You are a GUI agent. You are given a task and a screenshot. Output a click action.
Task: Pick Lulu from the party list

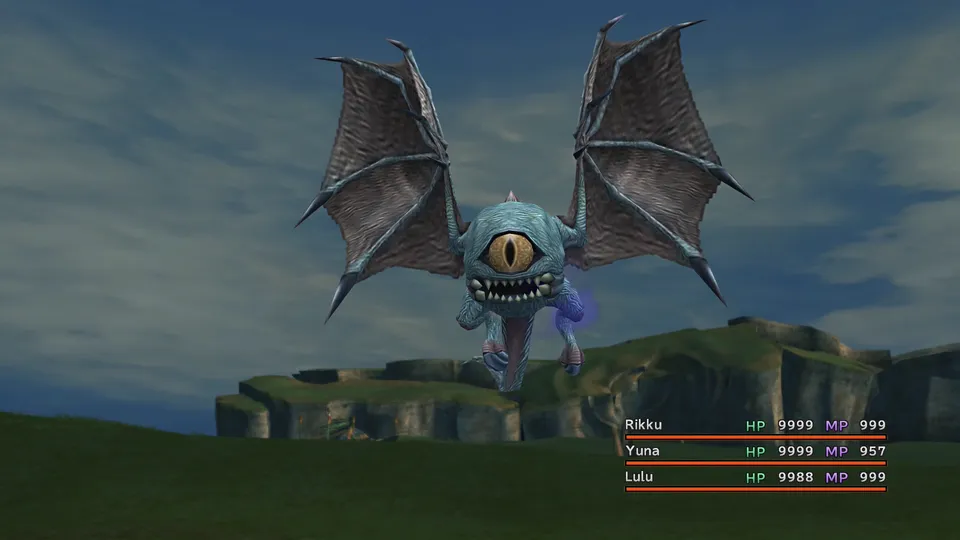[640, 477]
